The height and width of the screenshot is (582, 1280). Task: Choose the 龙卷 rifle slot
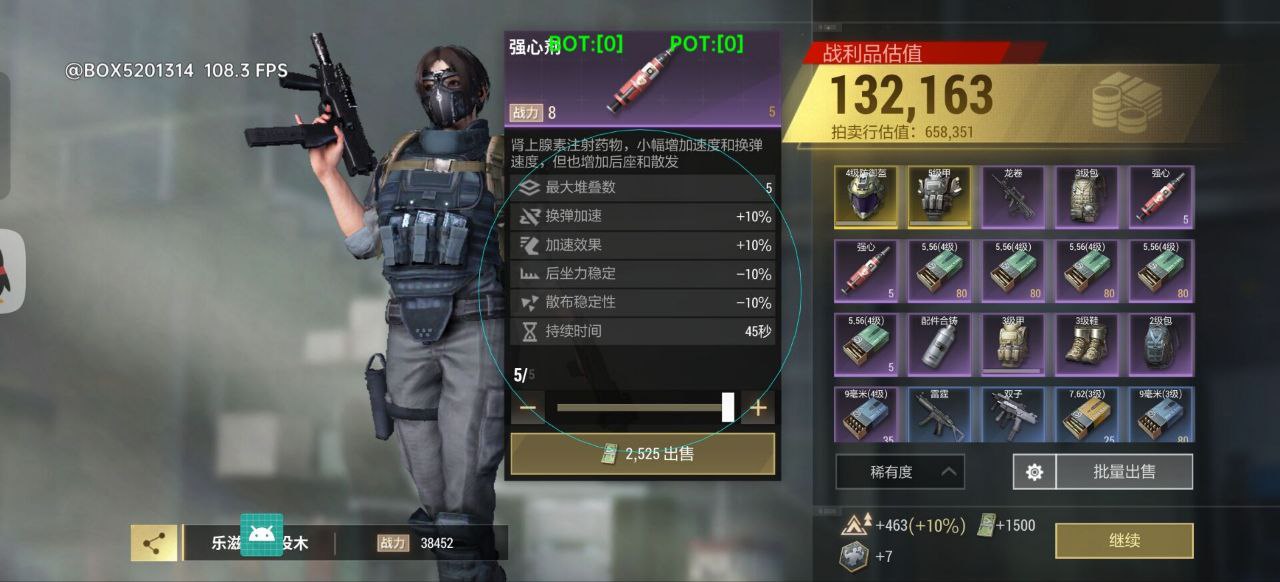point(1014,198)
